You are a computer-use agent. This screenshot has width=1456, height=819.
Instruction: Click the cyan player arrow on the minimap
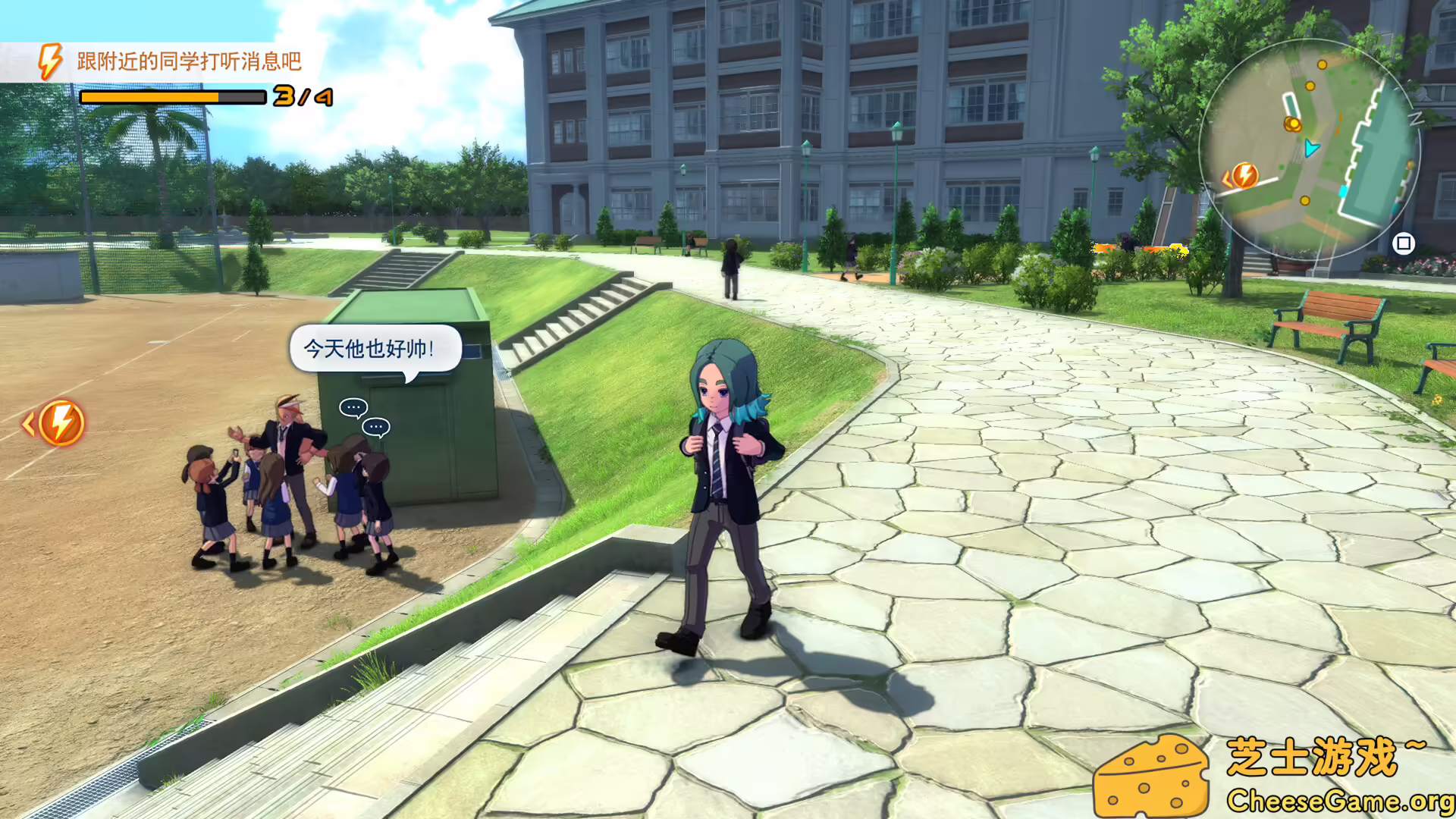click(x=1311, y=149)
